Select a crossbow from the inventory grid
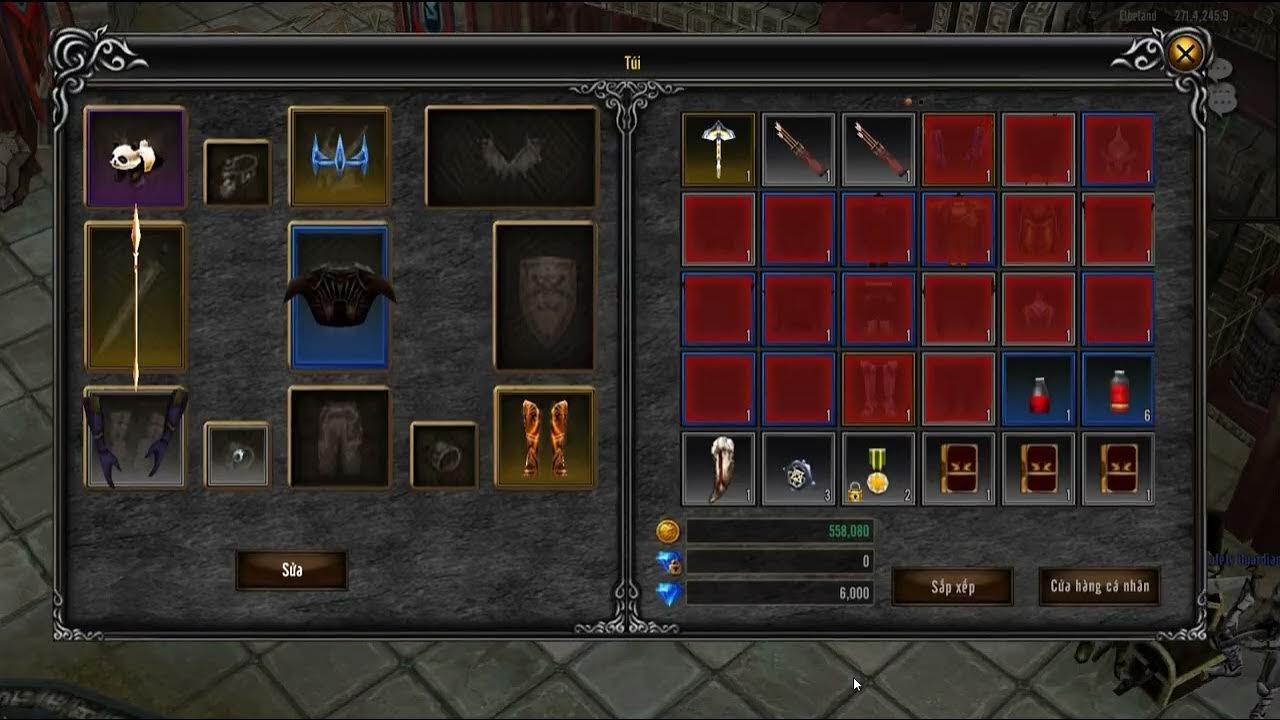1280x720 pixels. click(x=798, y=150)
